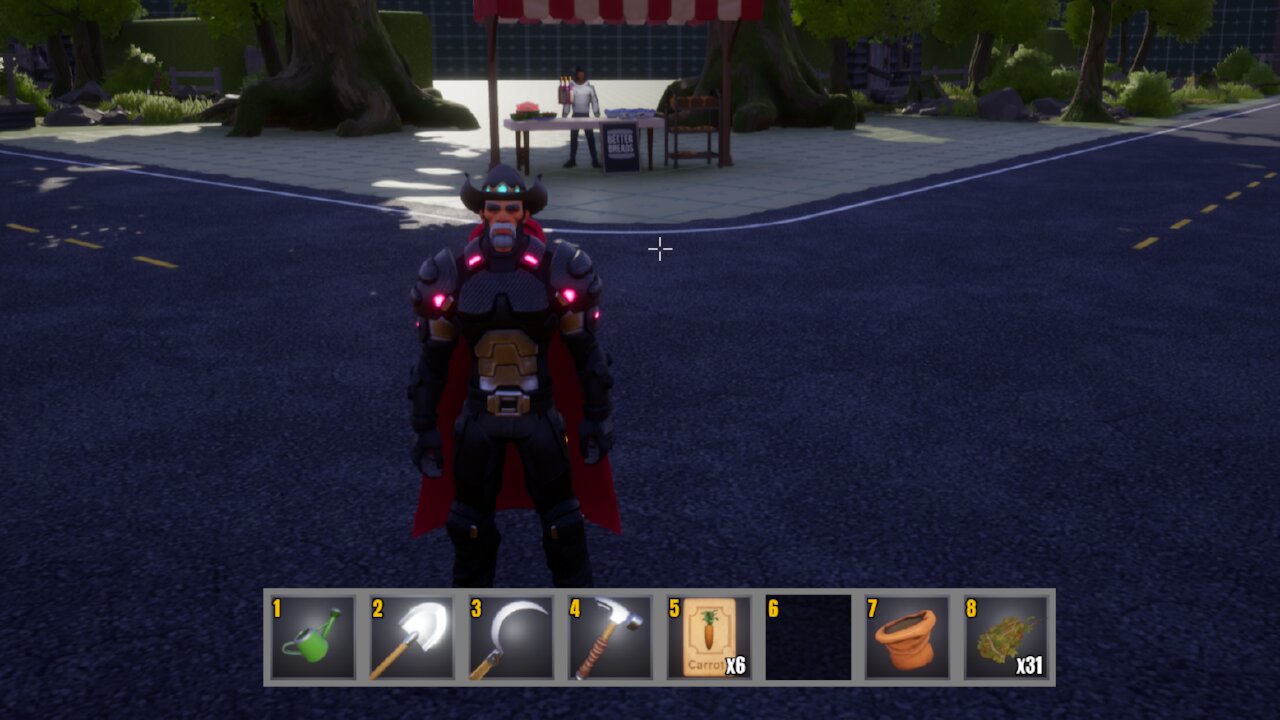
Task: Select the shovel in hotbar slot 2
Action: tap(412, 637)
